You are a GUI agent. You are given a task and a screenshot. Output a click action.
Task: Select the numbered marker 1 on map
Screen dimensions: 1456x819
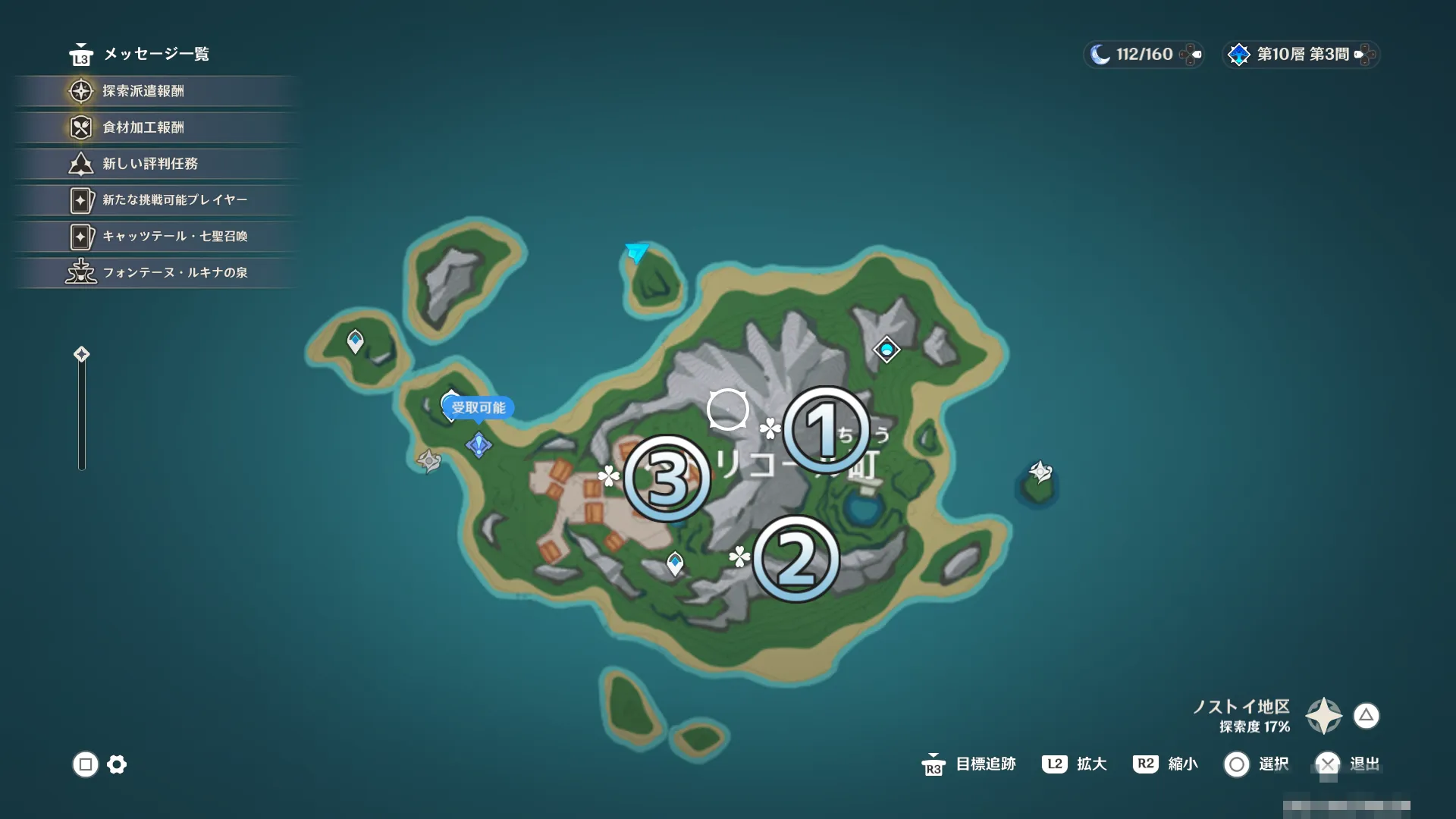coord(825,430)
